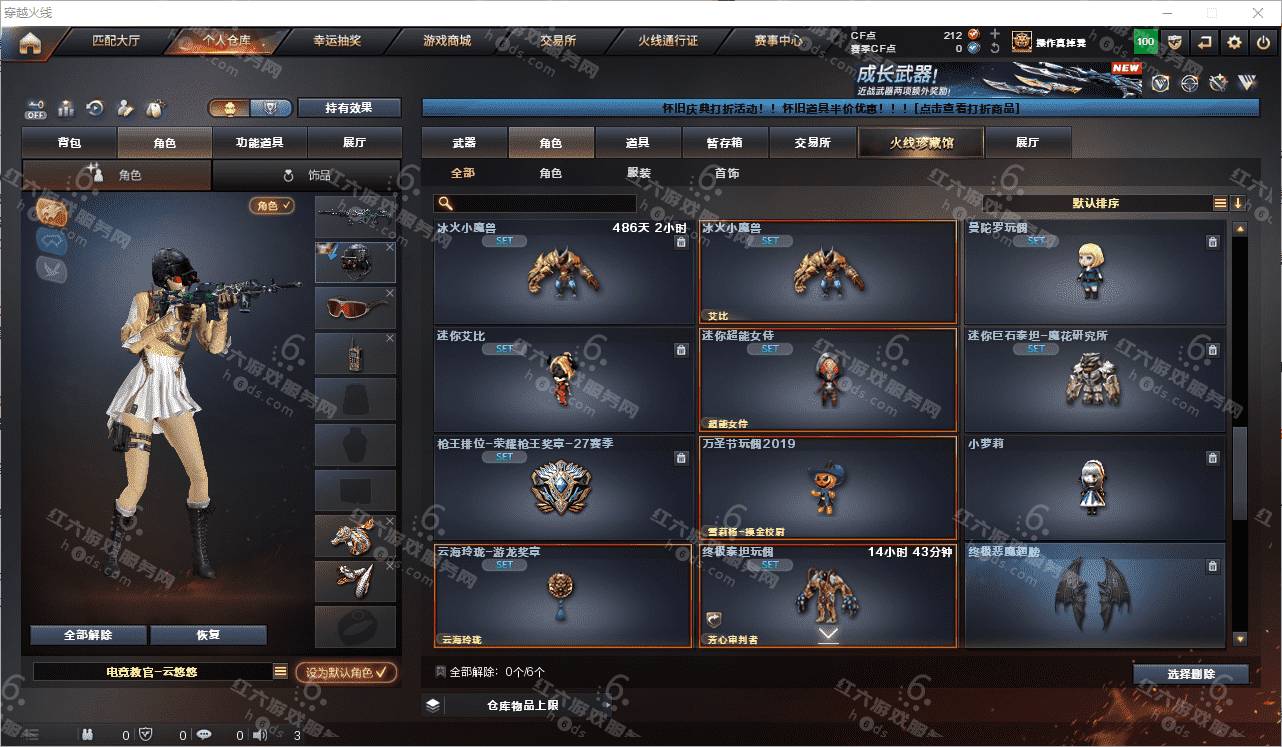This screenshot has width=1282, height=747.
Task: Switch to the 背包 backpack tab
Action: tap(70, 143)
